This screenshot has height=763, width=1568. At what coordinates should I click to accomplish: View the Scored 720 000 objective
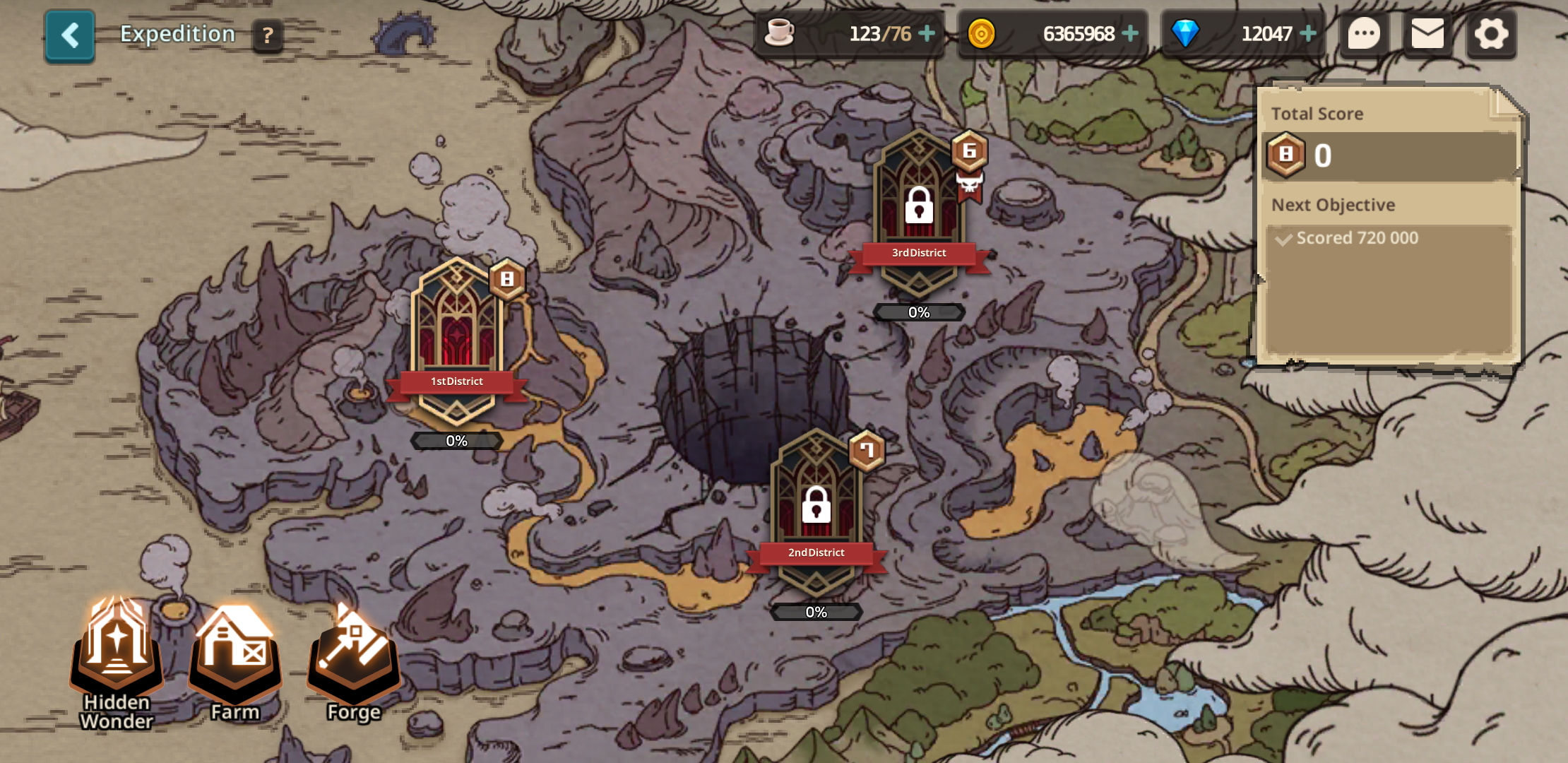pos(1356,238)
